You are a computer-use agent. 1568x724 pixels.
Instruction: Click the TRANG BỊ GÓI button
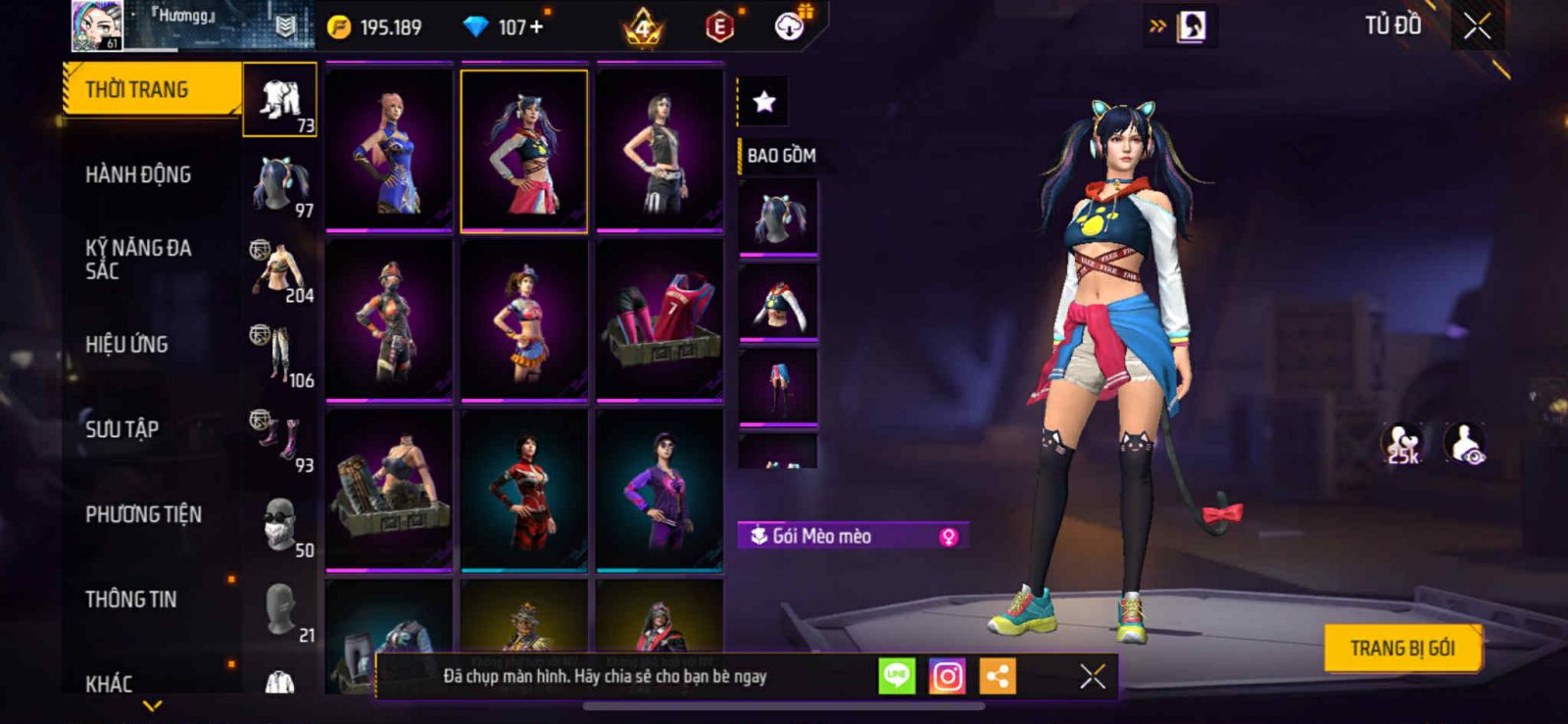click(1401, 649)
